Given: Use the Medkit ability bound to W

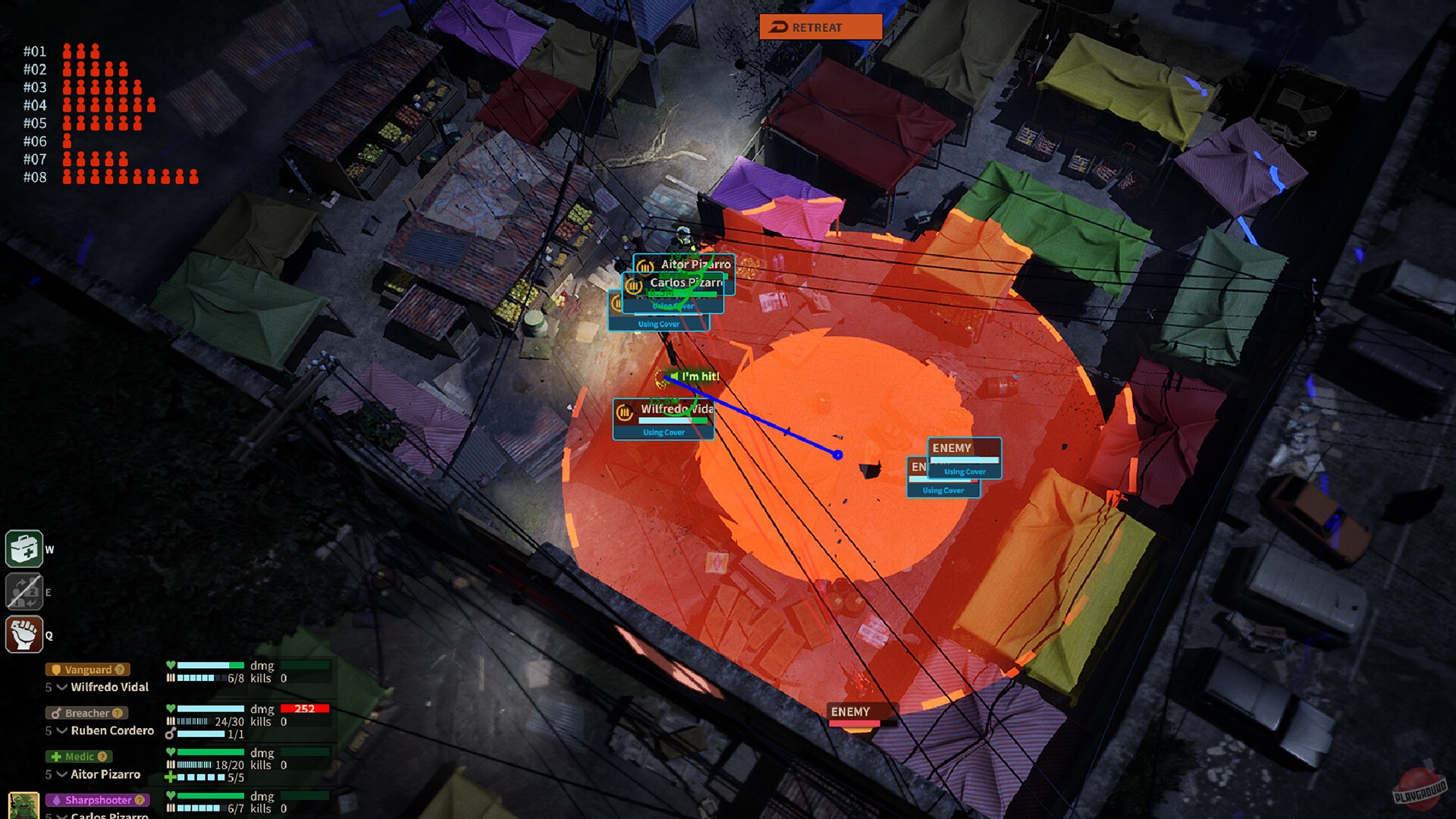Looking at the screenshot, I should pyautogui.click(x=25, y=549).
